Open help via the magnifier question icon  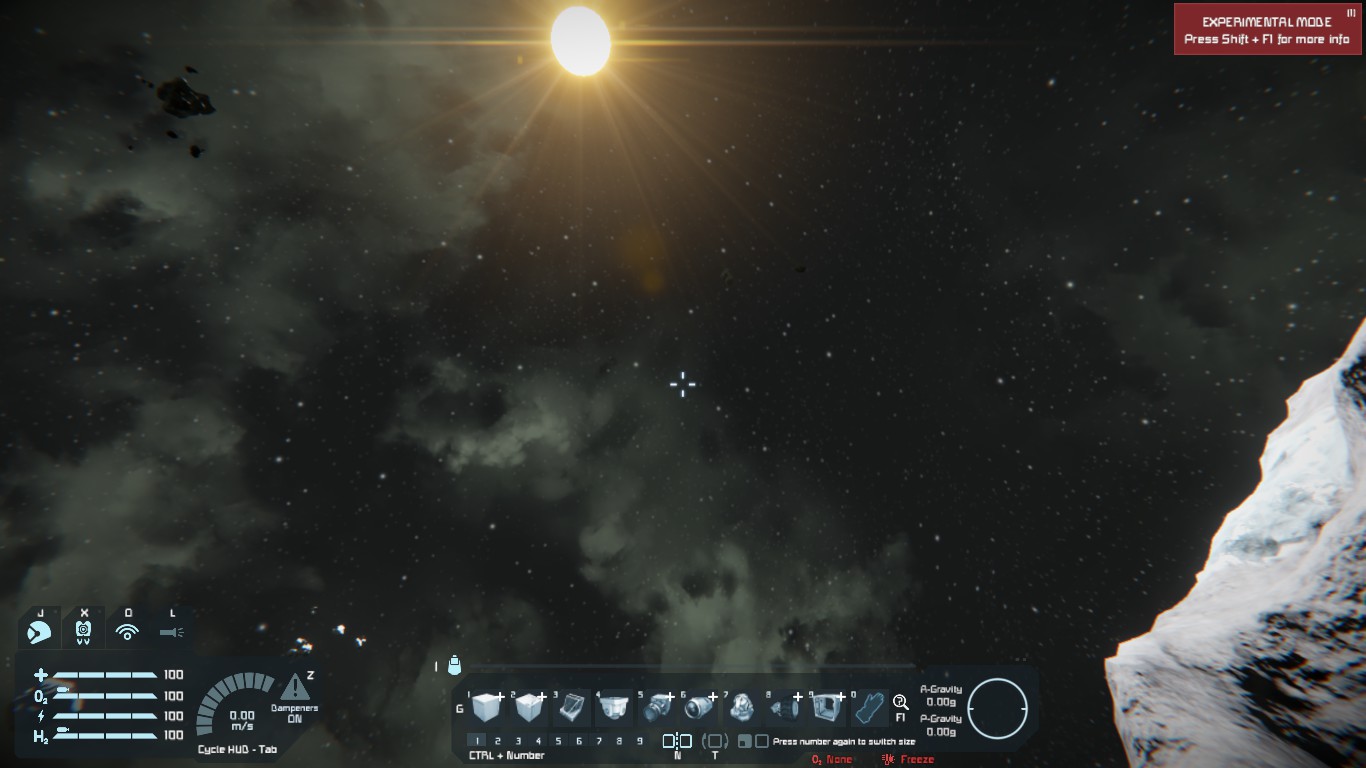[x=900, y=702]
